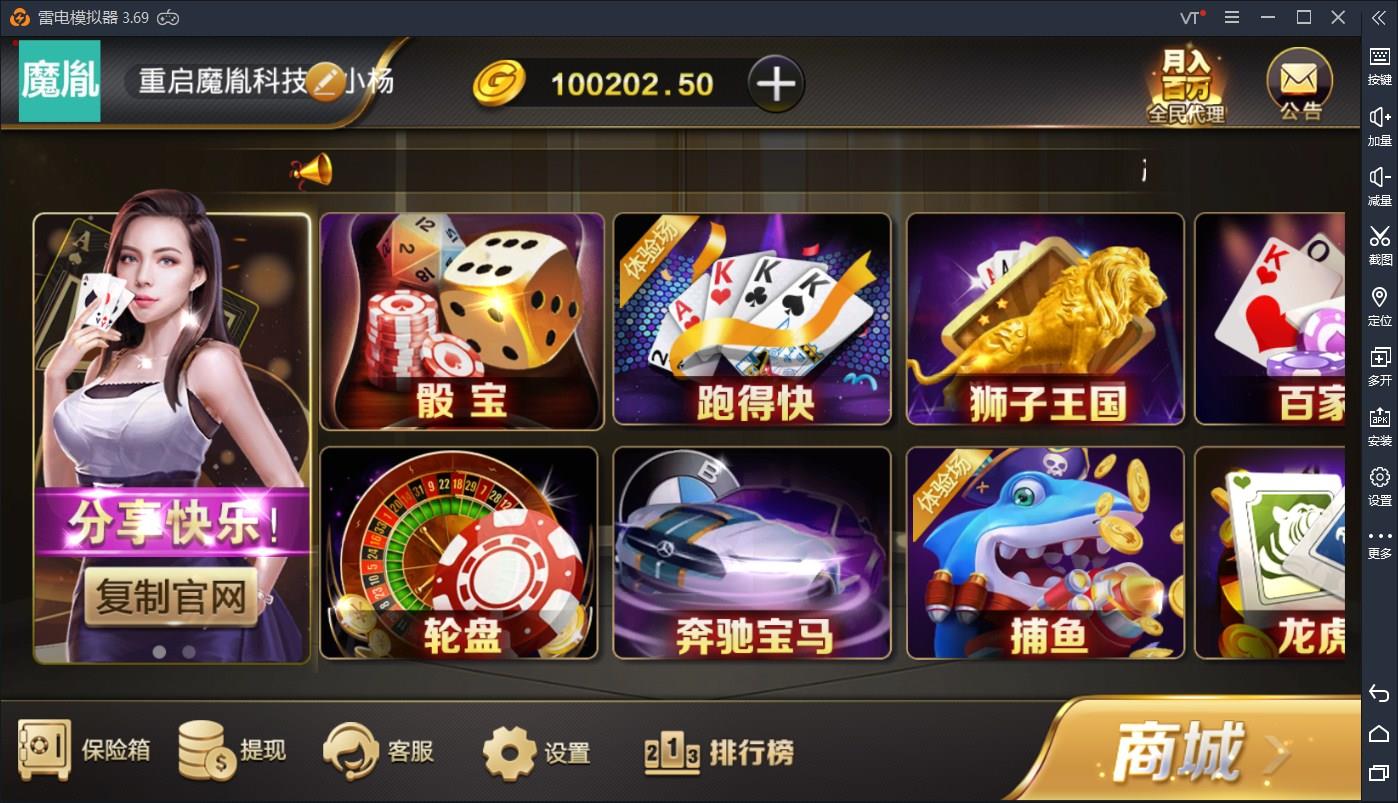Take a screenshot with the 截图 sidebar tool
Viewport: 1398px width, 803px height.
(x=1379, y=246)
